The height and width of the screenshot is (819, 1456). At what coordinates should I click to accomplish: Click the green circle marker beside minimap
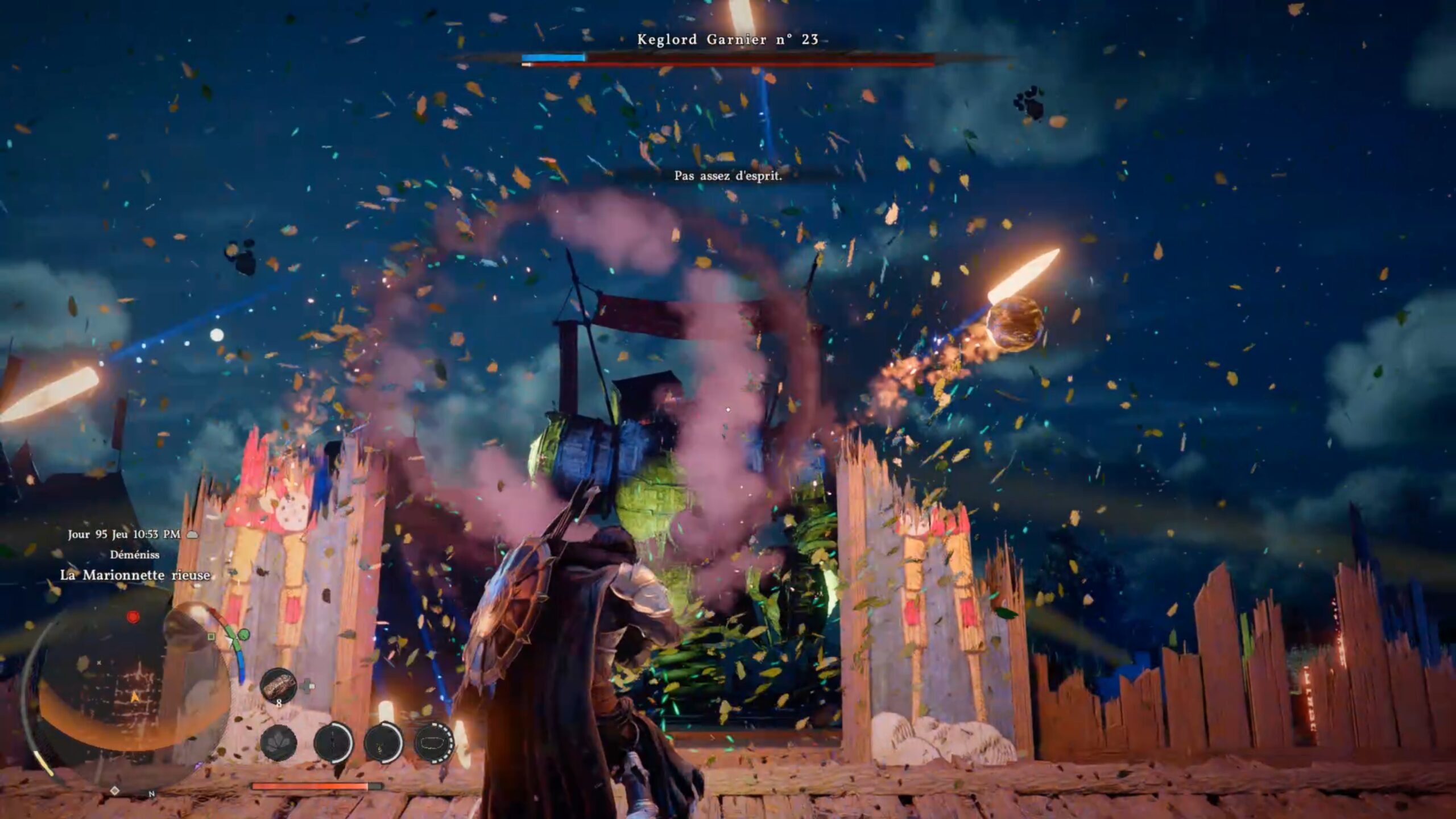point(243,634)
